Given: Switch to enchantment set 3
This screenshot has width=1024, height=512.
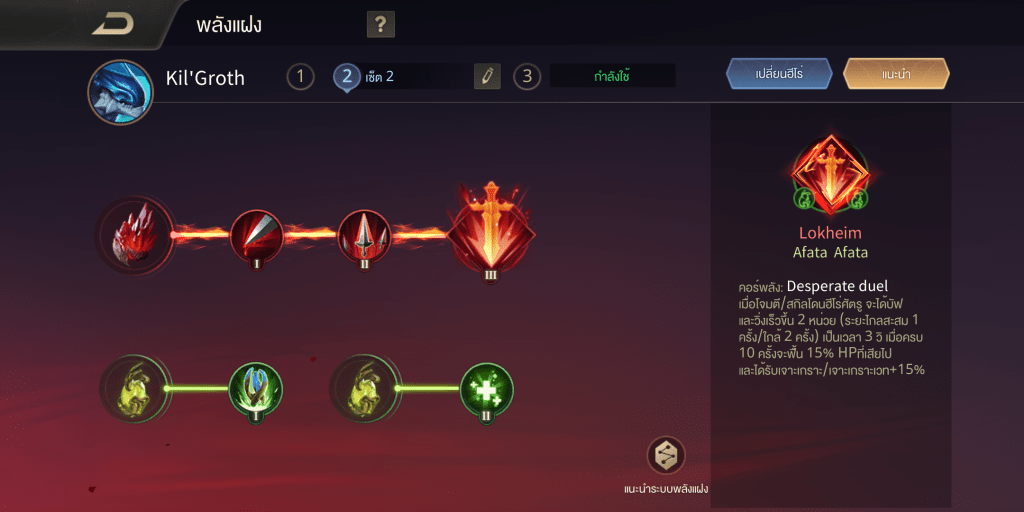Looking at the screenshot, I should (527, 76).
